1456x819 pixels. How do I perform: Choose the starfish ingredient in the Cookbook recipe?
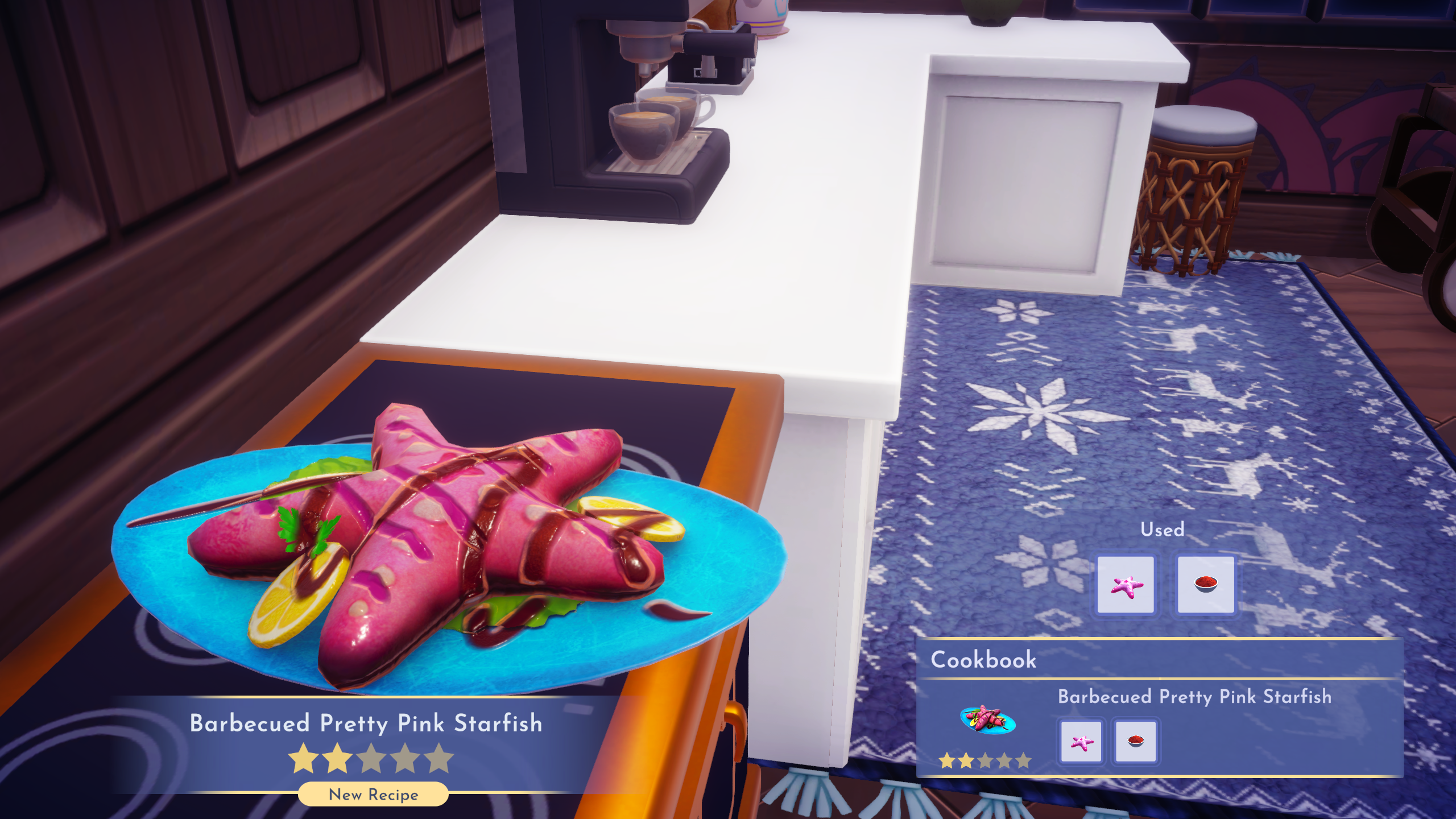1081,742
